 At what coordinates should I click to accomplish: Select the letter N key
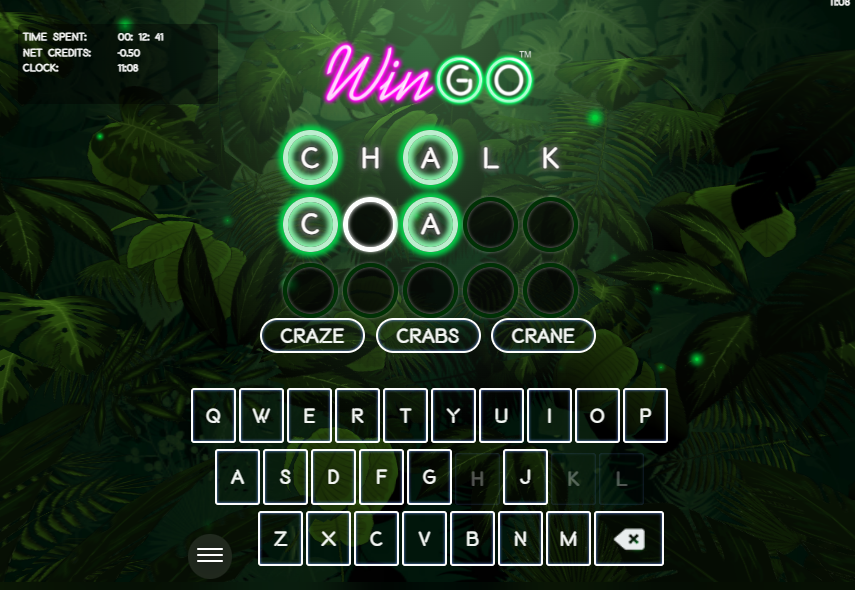click(x=520, y=539)
